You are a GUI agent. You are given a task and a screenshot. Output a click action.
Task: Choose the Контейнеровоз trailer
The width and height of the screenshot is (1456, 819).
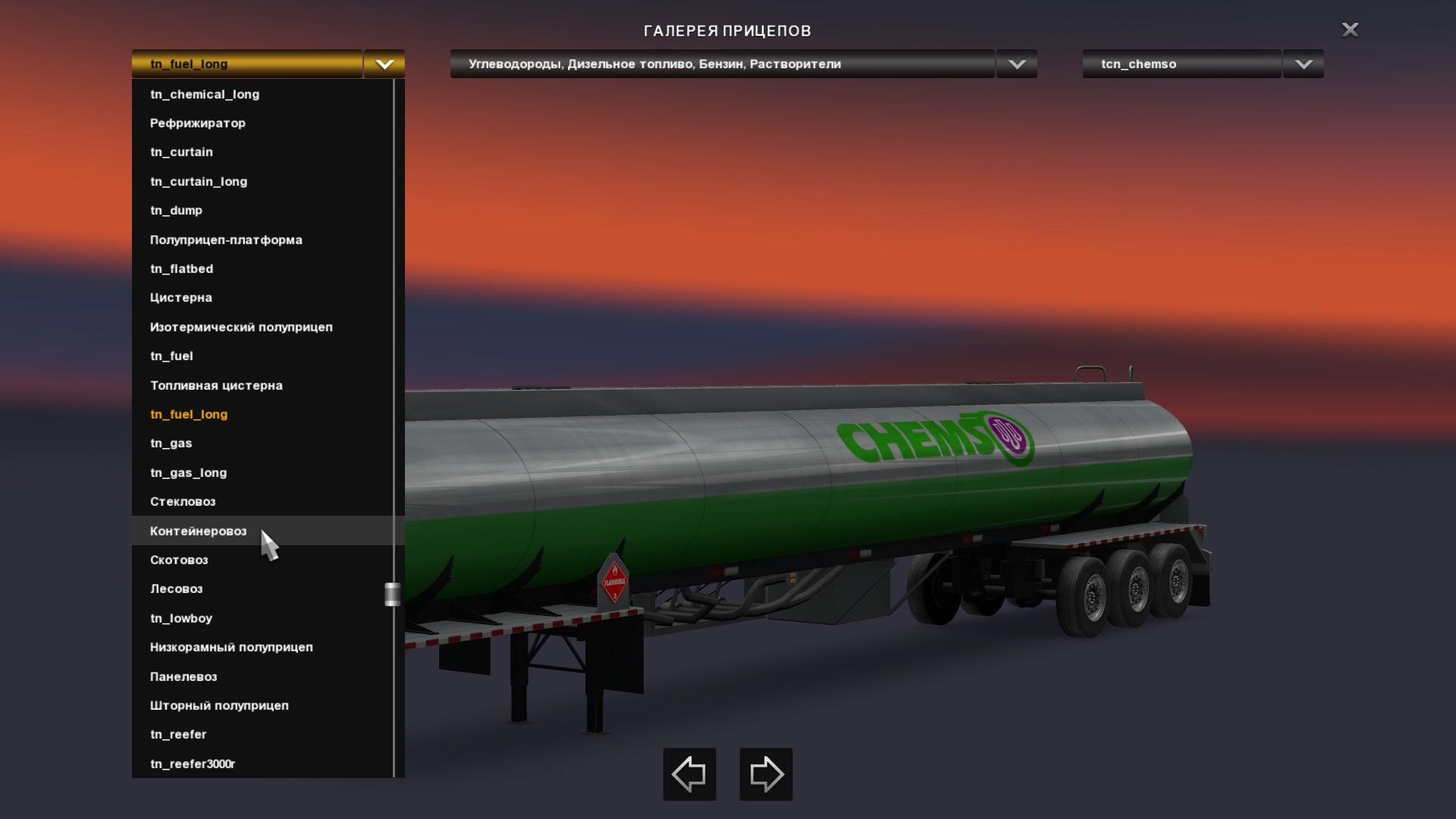(199, 531)
